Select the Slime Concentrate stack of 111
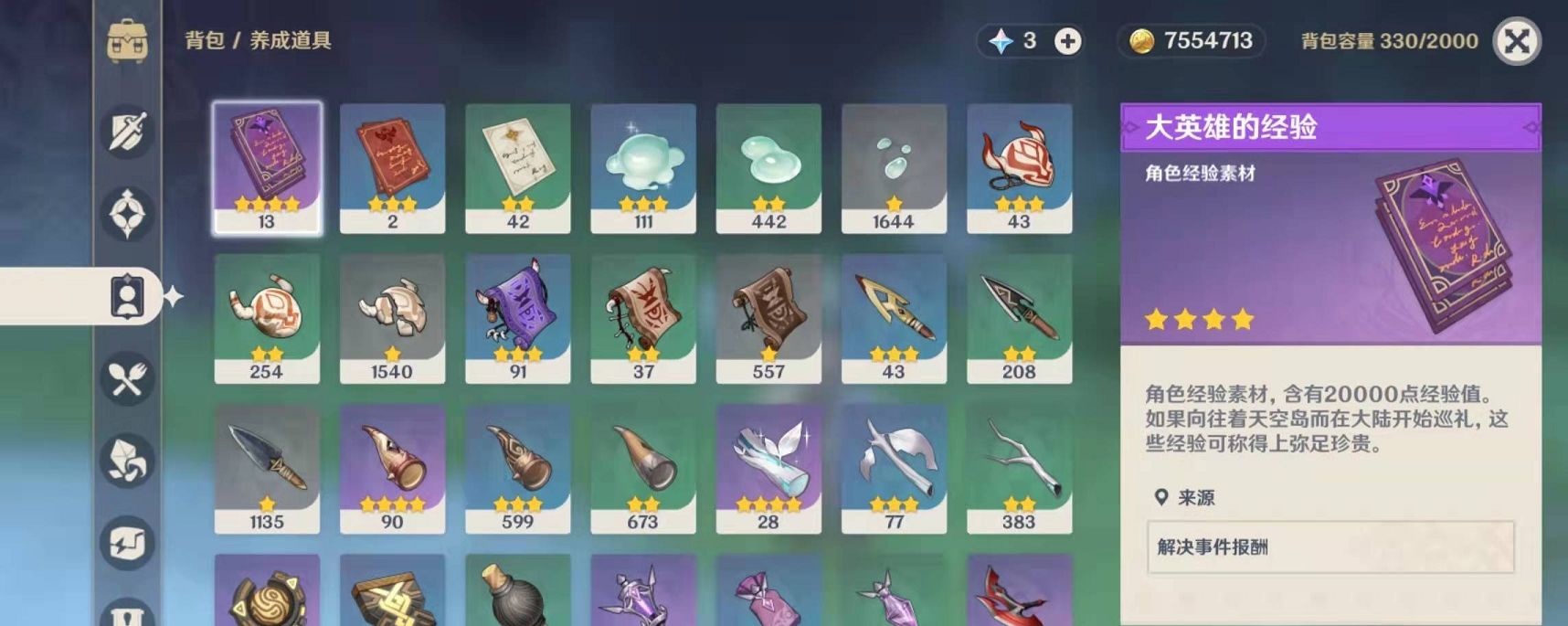 pos(642,167)
